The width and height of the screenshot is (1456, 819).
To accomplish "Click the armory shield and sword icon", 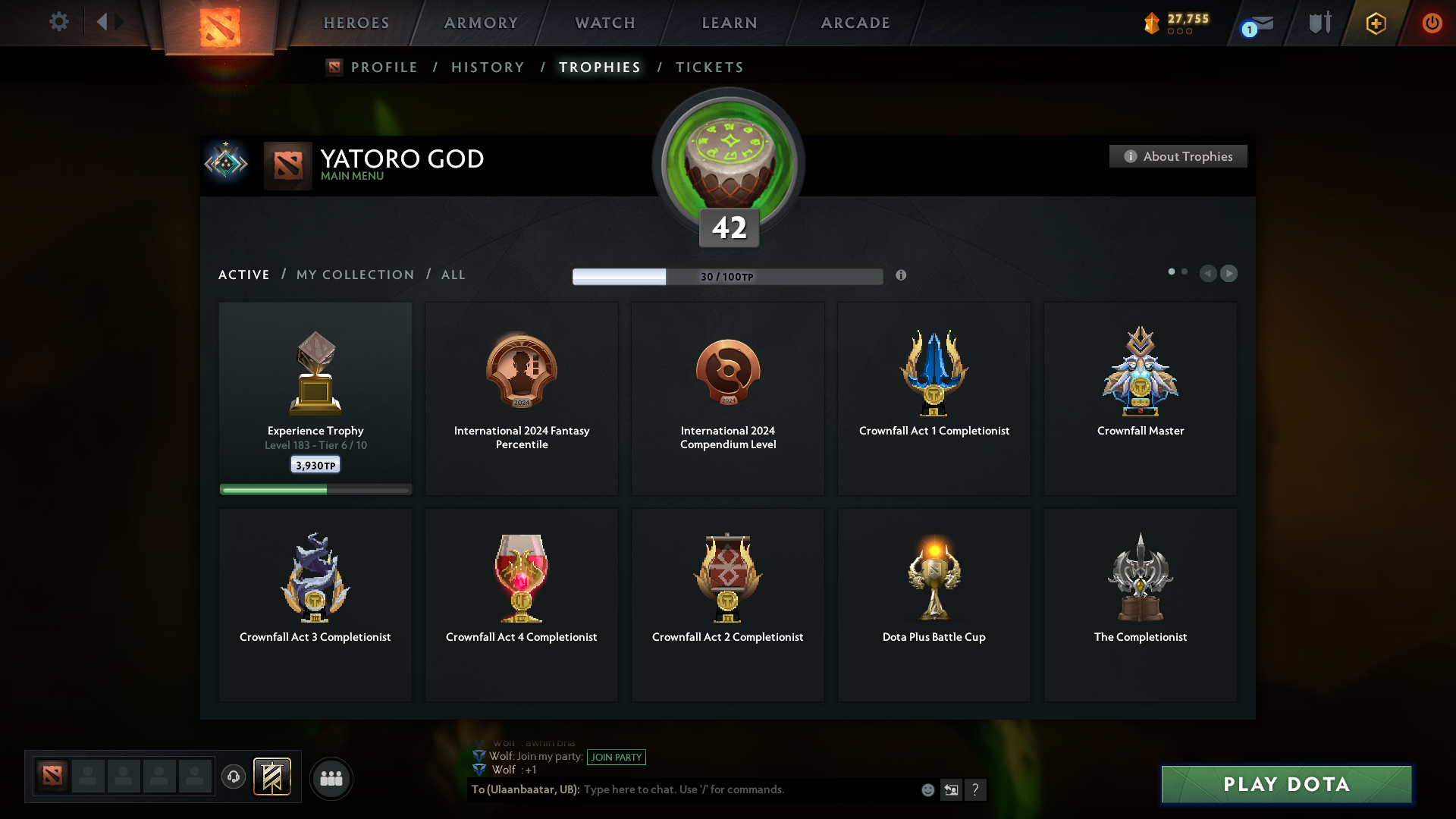I will coord(1319,23).
